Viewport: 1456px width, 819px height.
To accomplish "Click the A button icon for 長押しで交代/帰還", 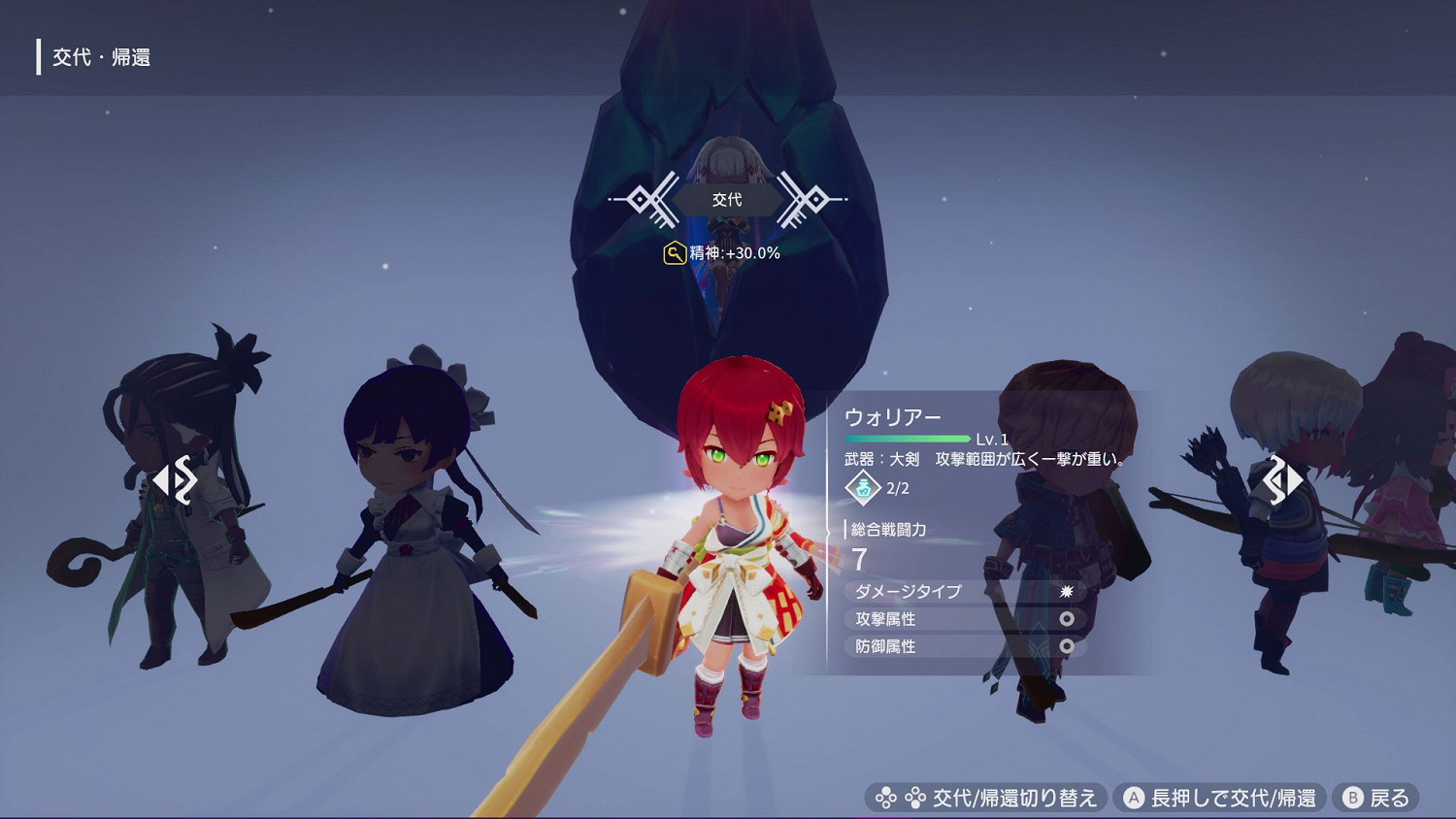I will click(x=1133, y=797).
